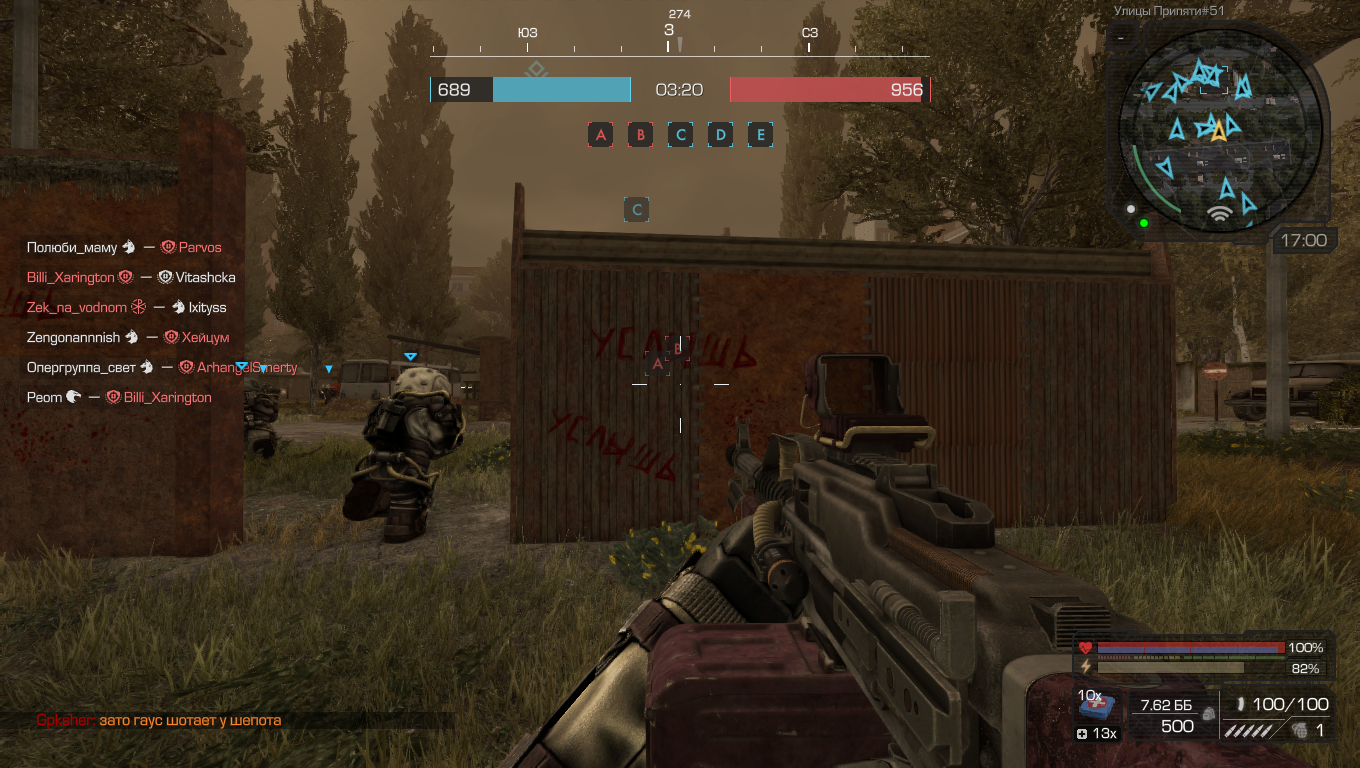Select the Vitashcka kill feed row
The width and height of the screenshot is (1360, 768).
[131, 277]
